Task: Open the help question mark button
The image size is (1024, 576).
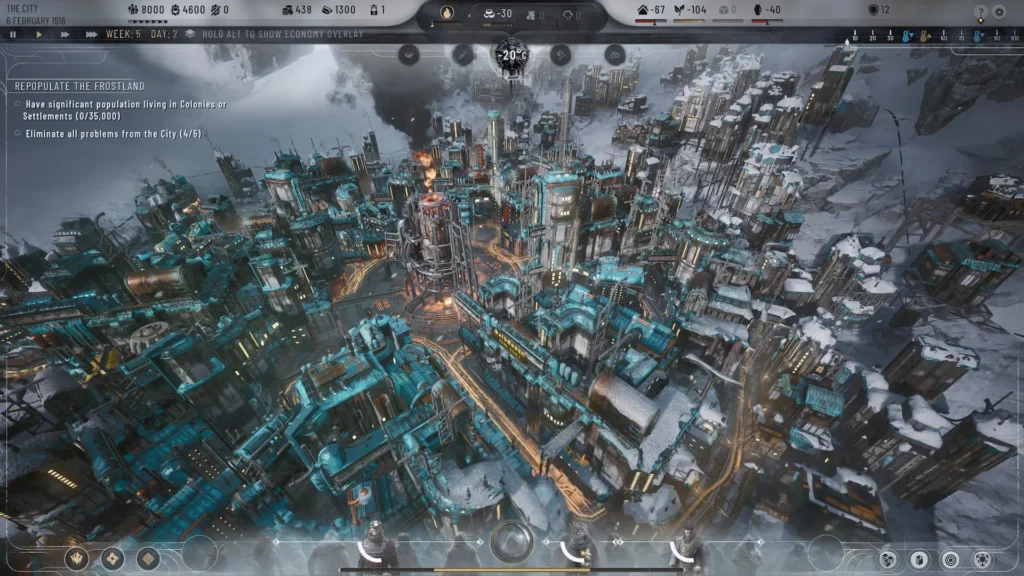Action: point(980,13)
